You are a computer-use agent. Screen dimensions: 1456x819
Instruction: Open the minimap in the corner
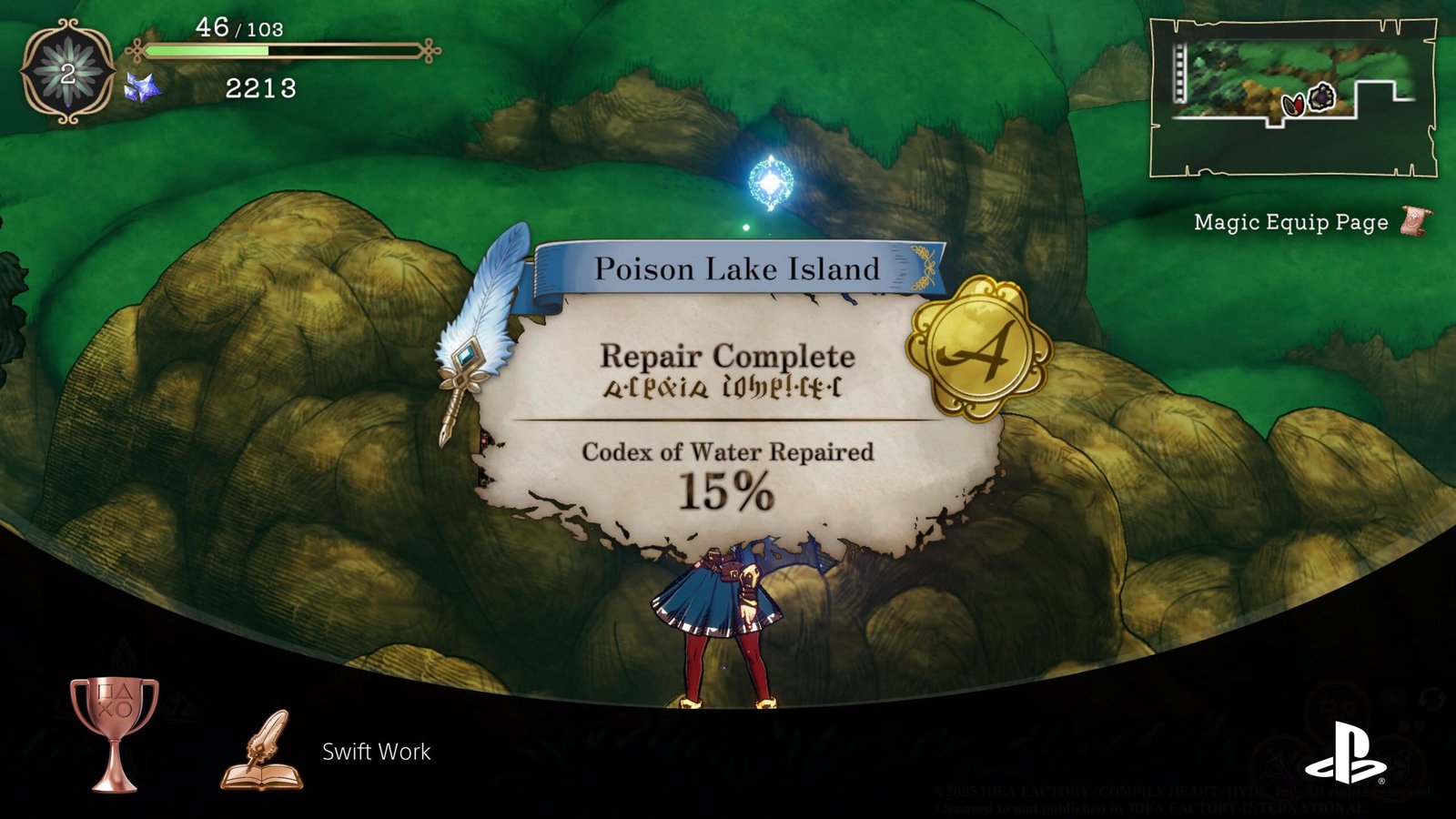click(1292, 97)
